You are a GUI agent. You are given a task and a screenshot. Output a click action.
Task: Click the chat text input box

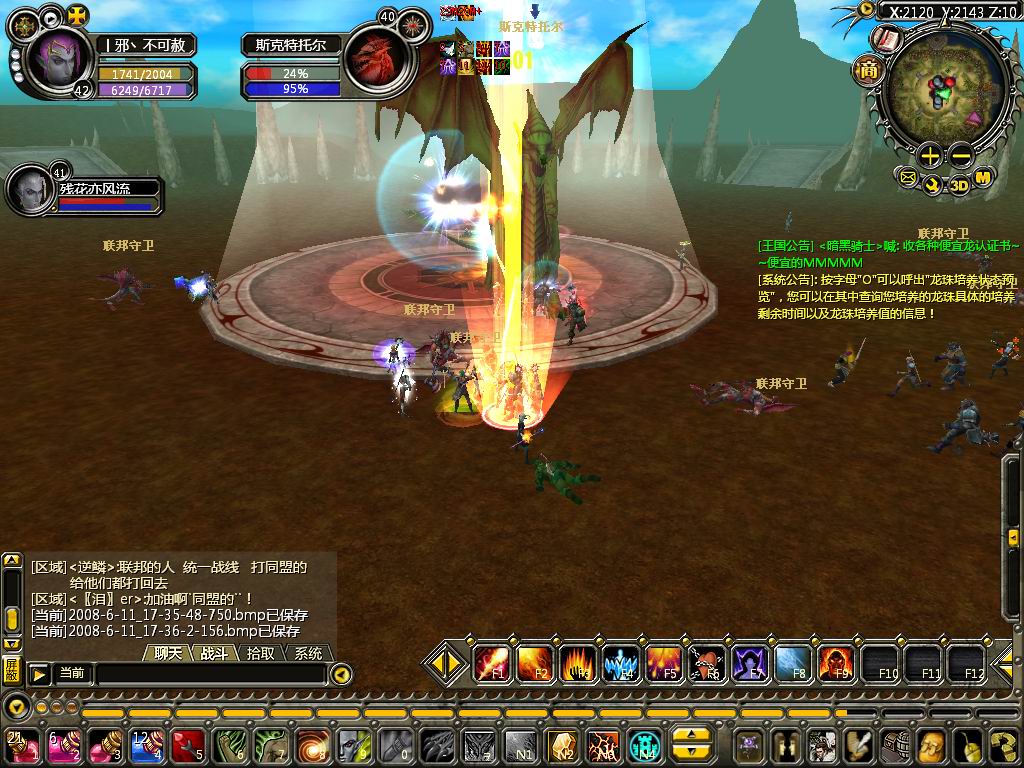[x=210, y=674]
